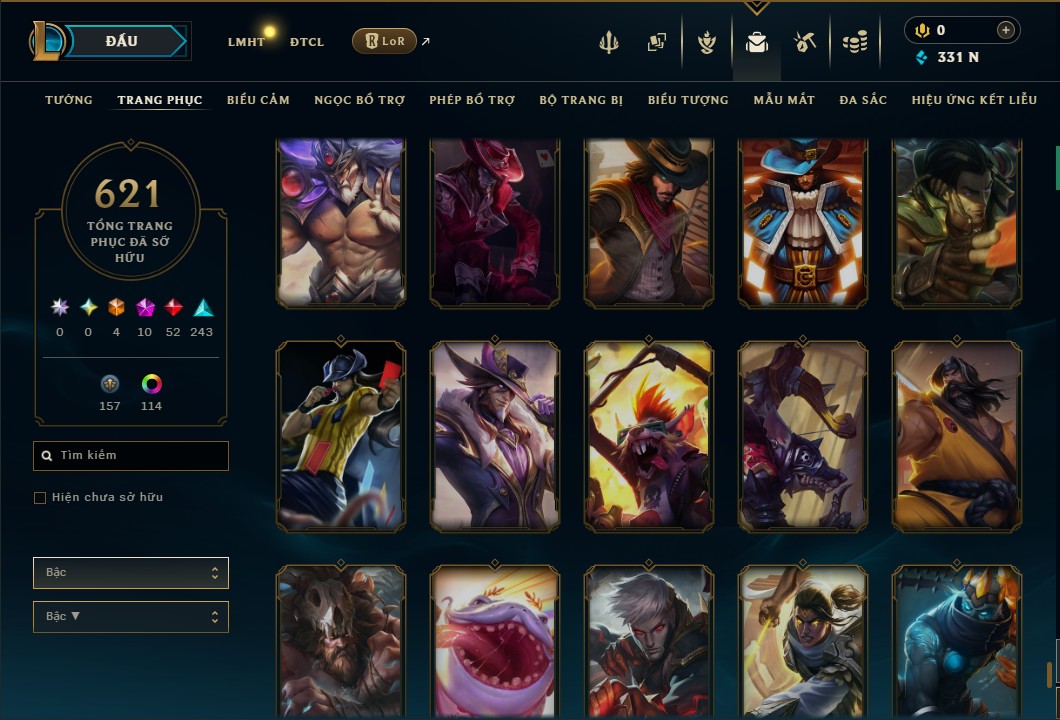The image size is (1060, 720).
Task: Toggle the Hiện chưa sở hữu checkbox
Action: tap(40, 498)
